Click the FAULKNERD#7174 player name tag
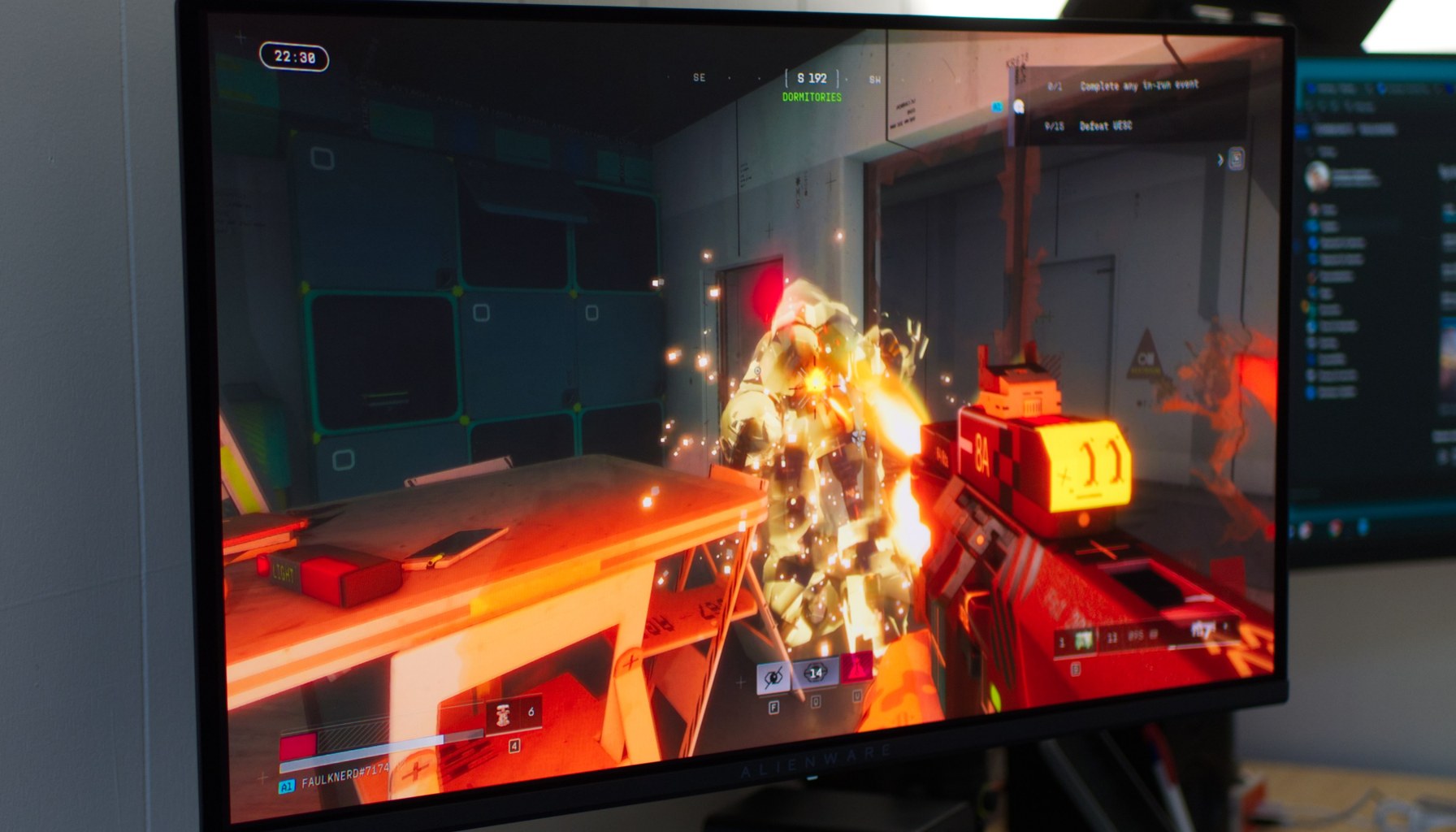 click(345, 777)
